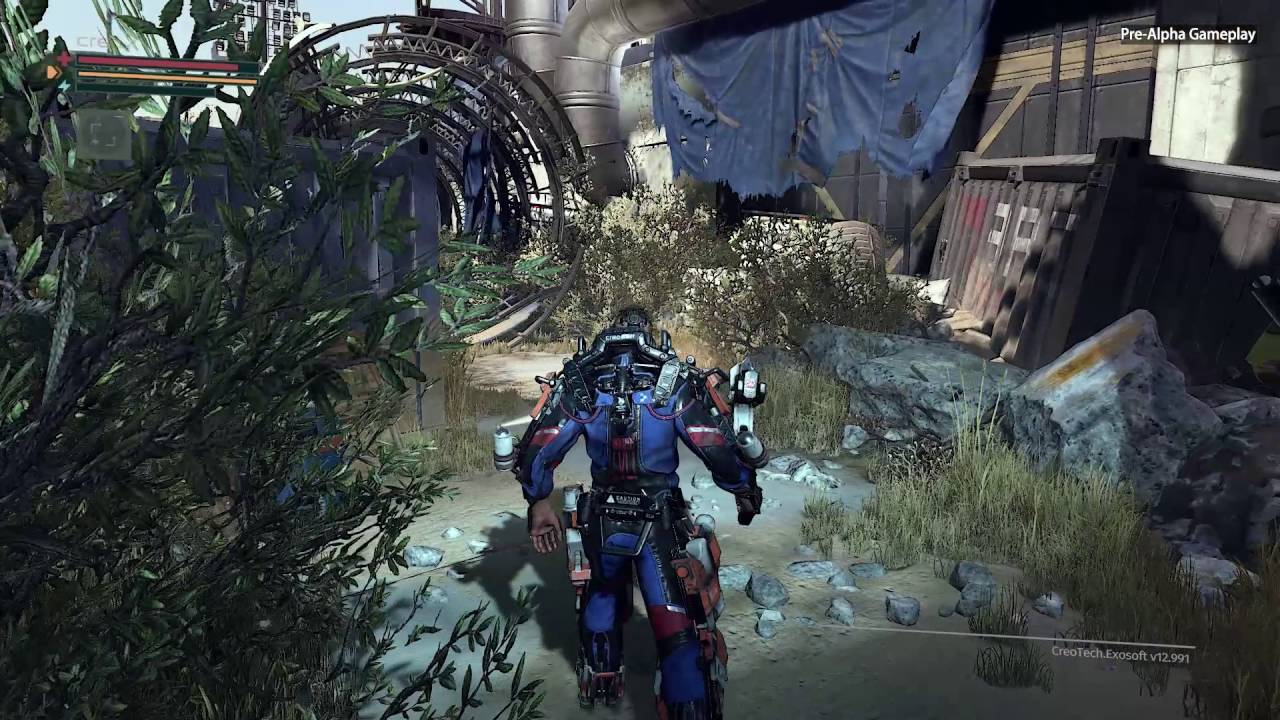Click the red health cross icon

[x=63, y=58]
